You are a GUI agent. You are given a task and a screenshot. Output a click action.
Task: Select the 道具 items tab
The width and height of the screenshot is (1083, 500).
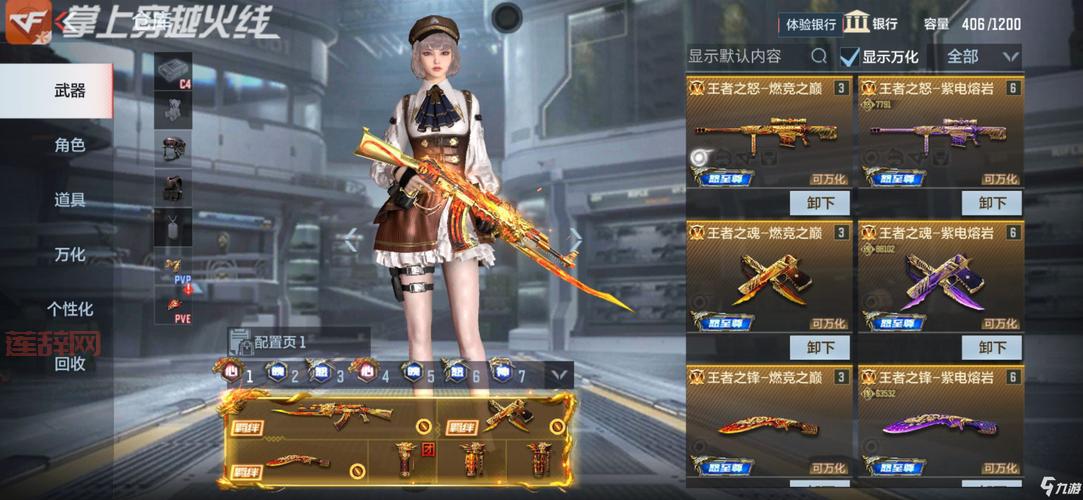click(x=69, y=200)
